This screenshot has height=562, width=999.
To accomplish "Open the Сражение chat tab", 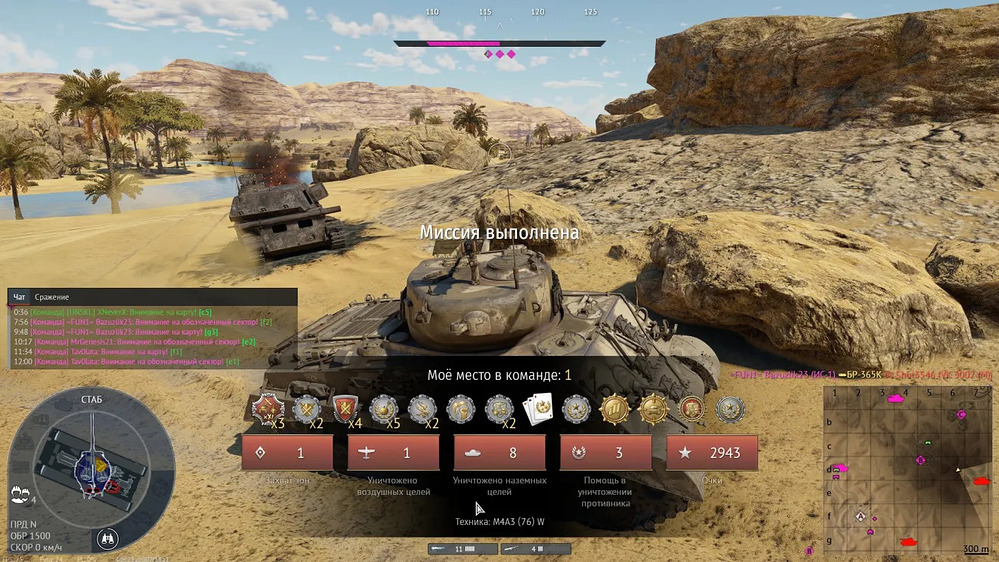I will pyautogui.click(x=52, y=297).
